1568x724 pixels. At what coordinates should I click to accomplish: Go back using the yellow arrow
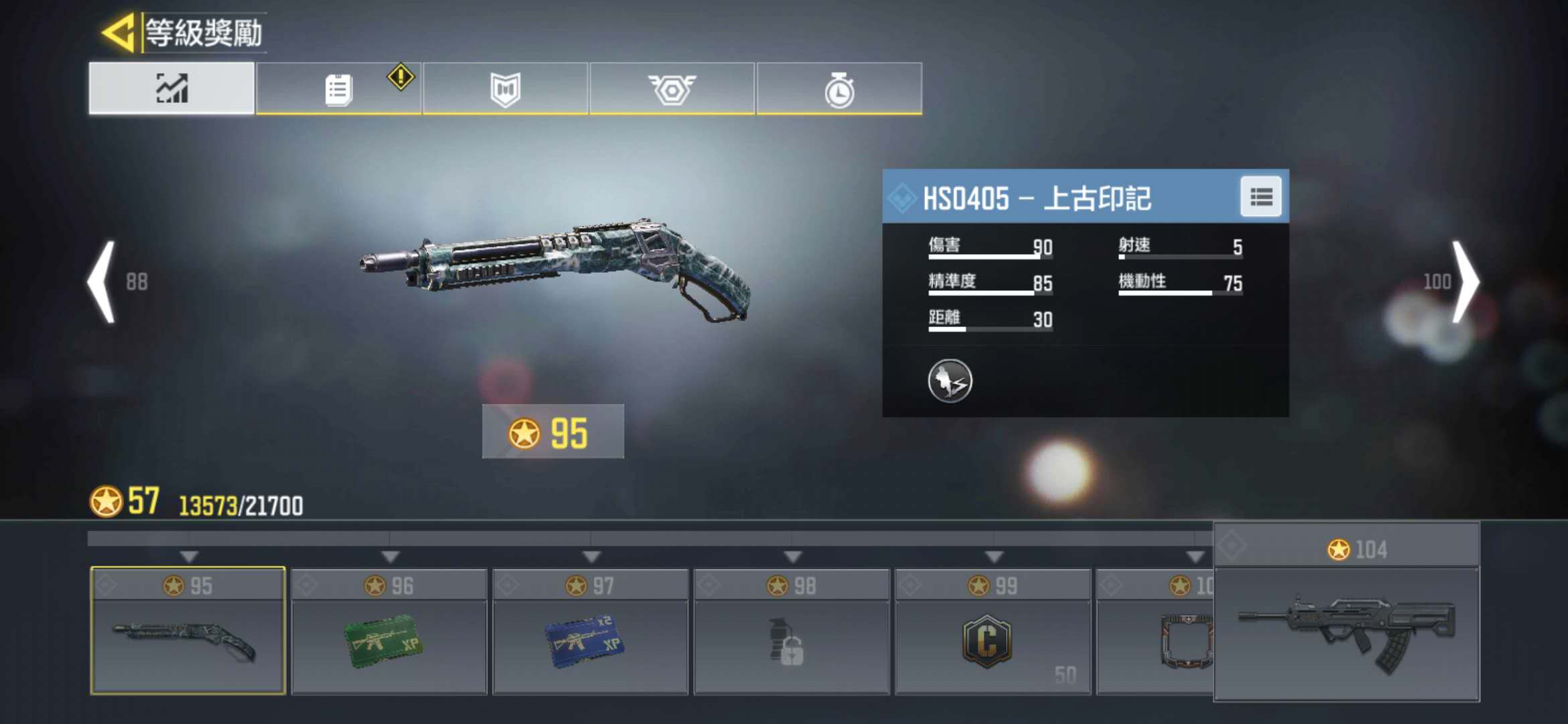[x=119, y=32]
